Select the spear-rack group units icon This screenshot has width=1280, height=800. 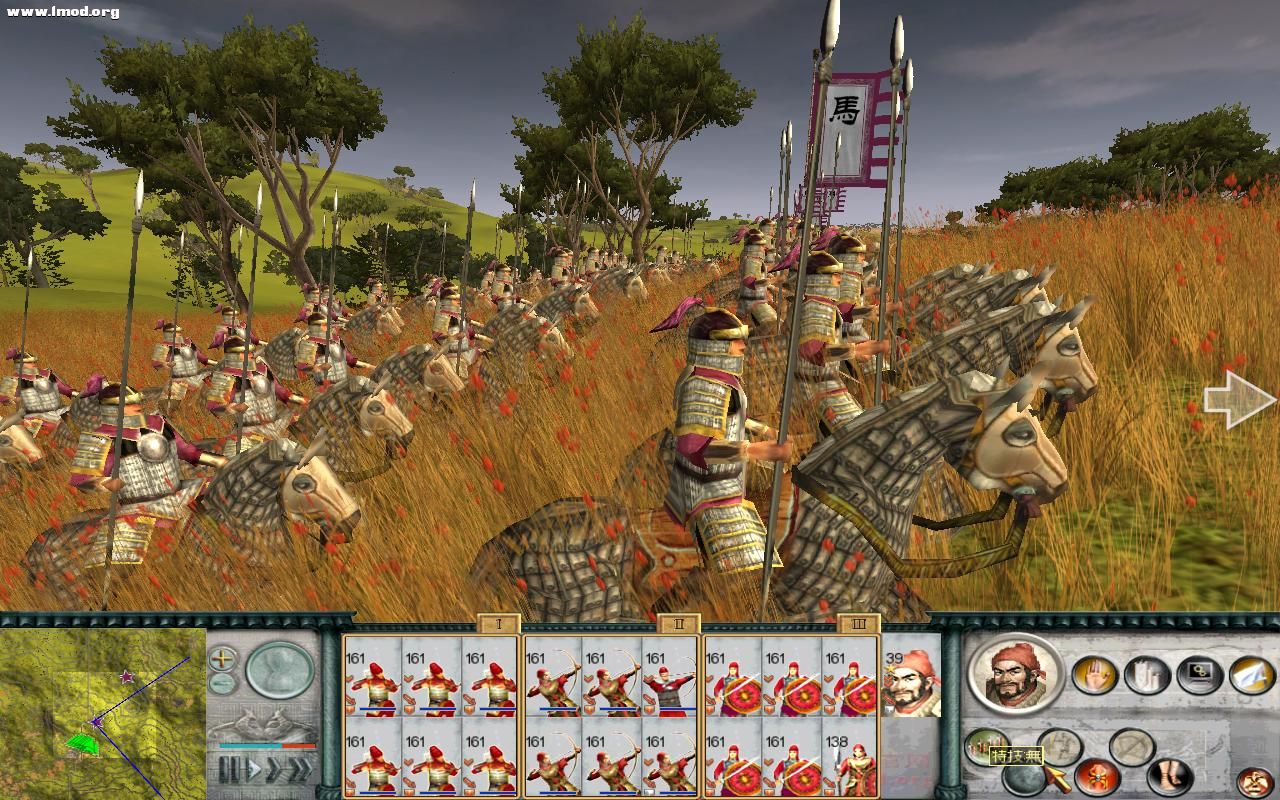tap(986, 747)
